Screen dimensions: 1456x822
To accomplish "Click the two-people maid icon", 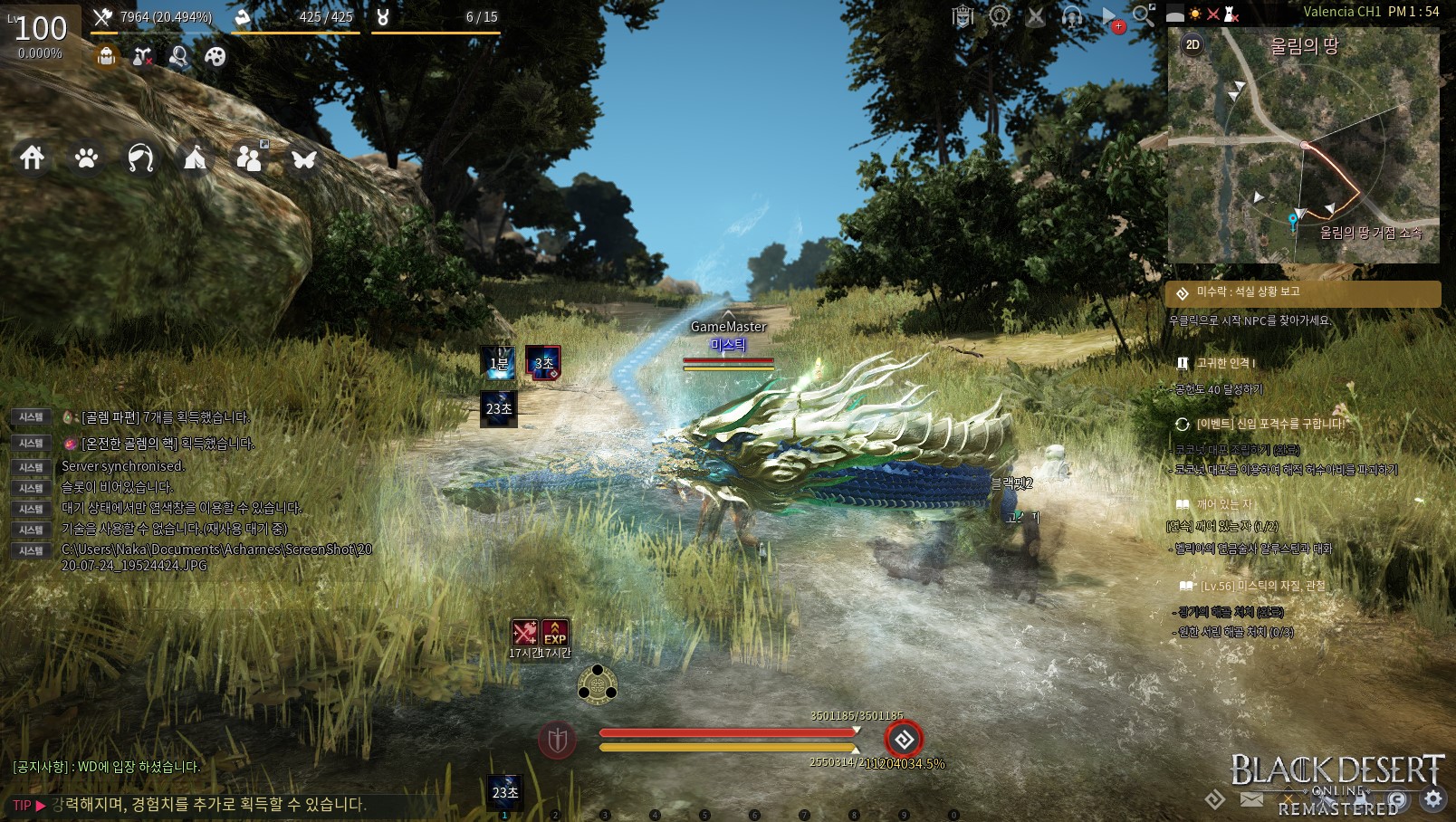I will pos(249,158).
